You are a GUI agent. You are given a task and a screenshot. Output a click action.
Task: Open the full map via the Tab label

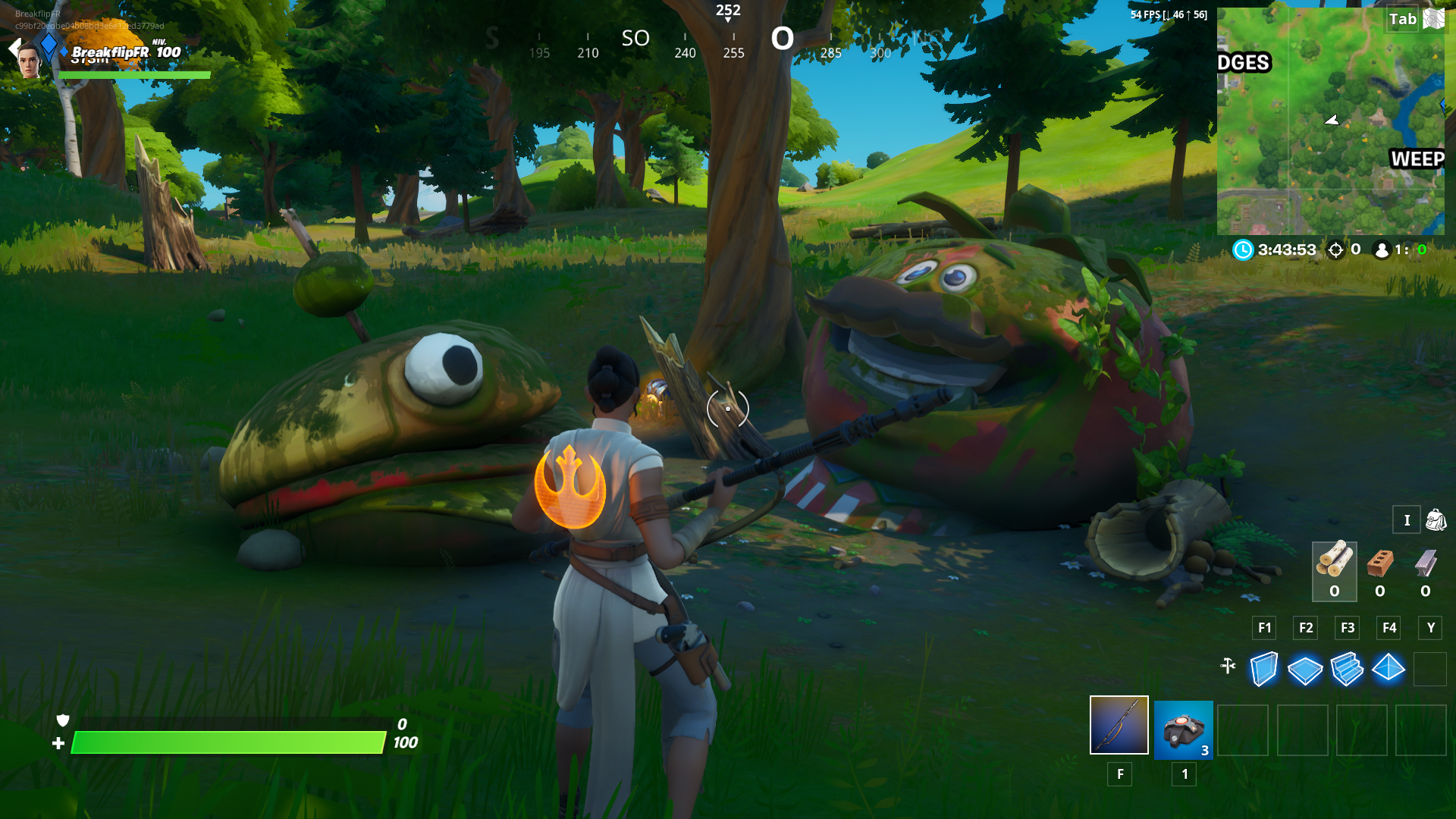point(1404,20)
